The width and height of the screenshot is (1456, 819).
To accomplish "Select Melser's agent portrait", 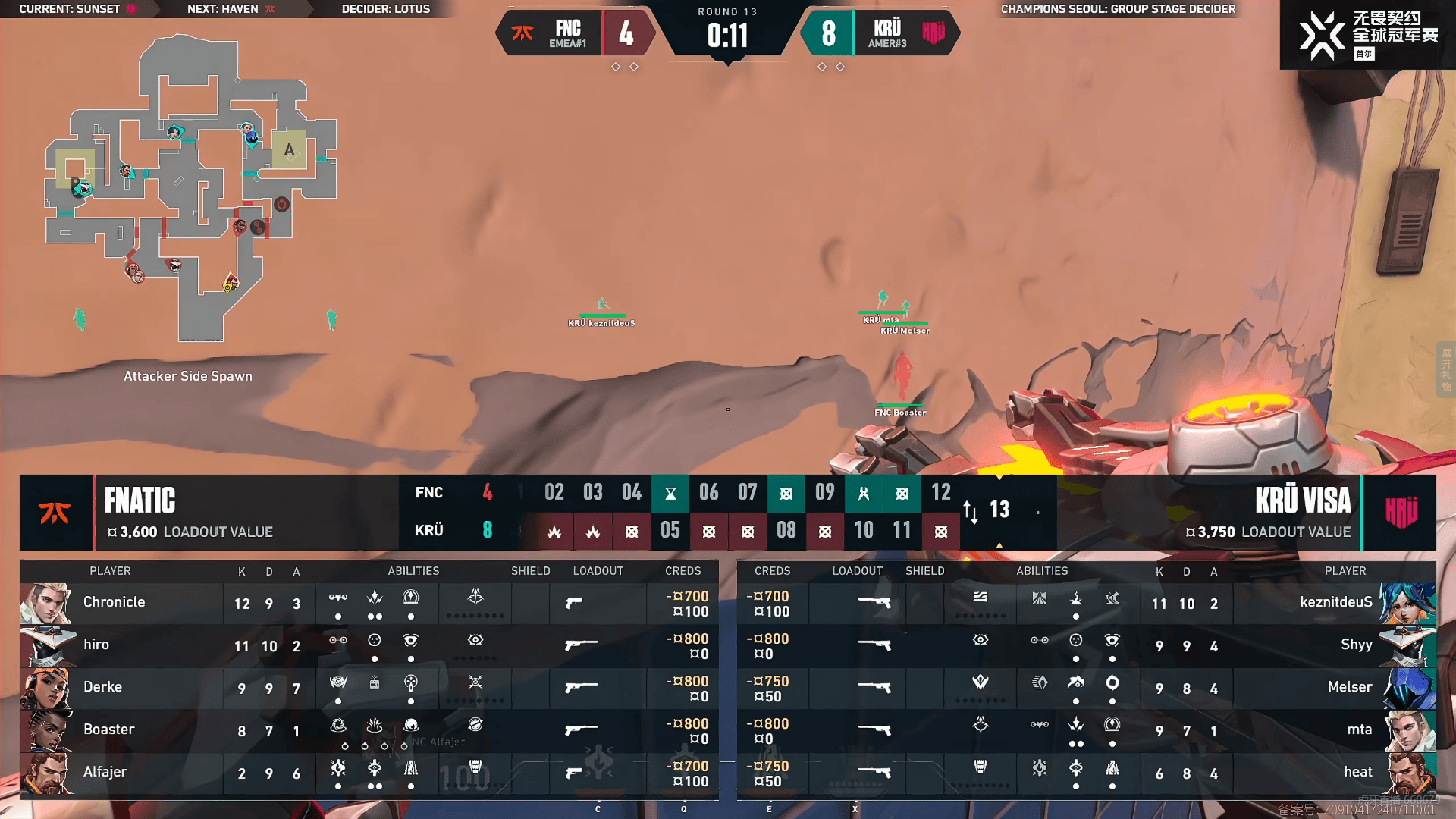I will click(x=1407, y=689).
